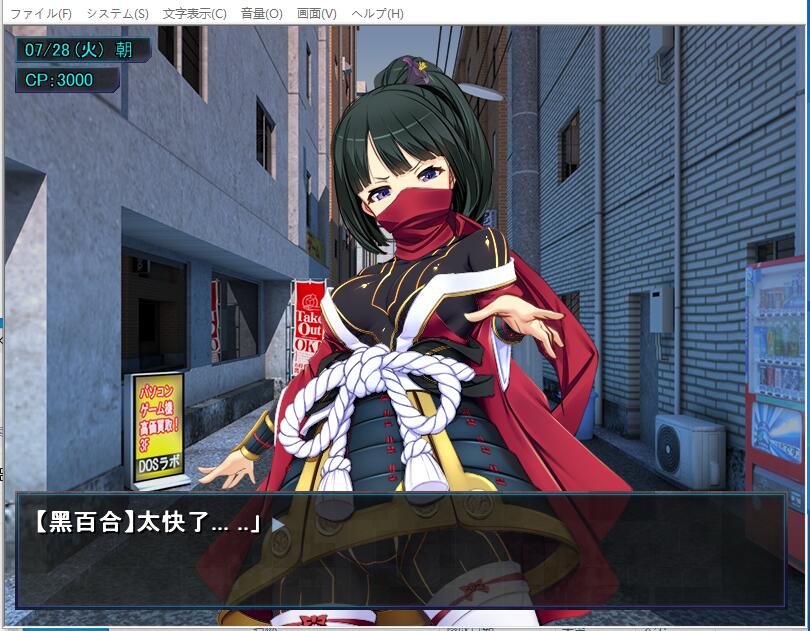Open the ファイル(F) menu
Viewport: 810px width, 631px height.
tap(41, 14)
